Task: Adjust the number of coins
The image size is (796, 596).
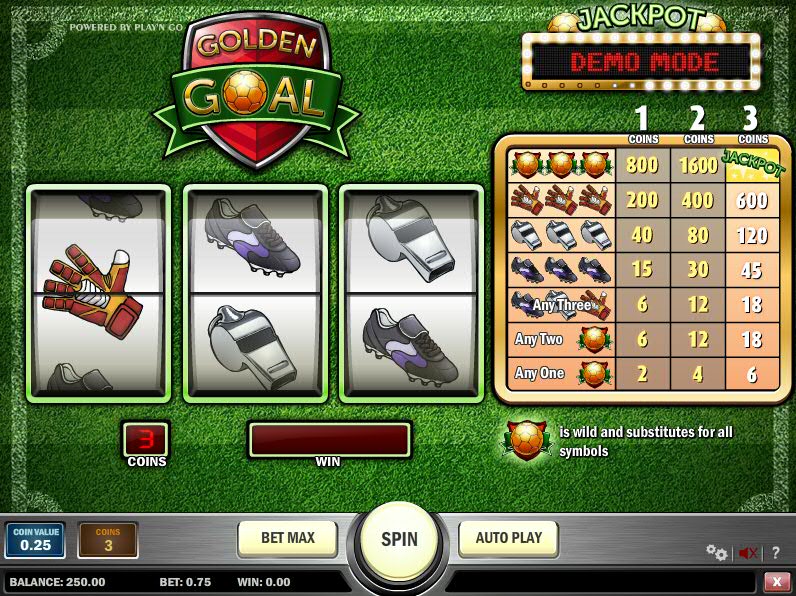Action: (108, 540)
